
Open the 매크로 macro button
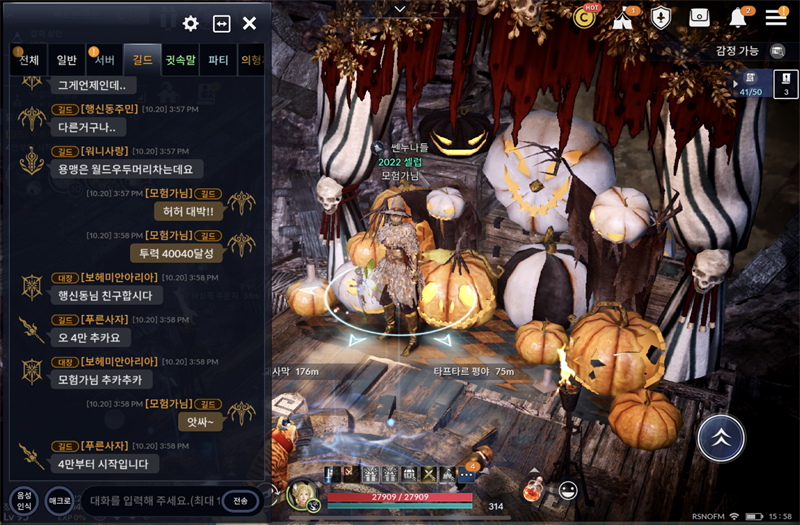tap(60, 499)
